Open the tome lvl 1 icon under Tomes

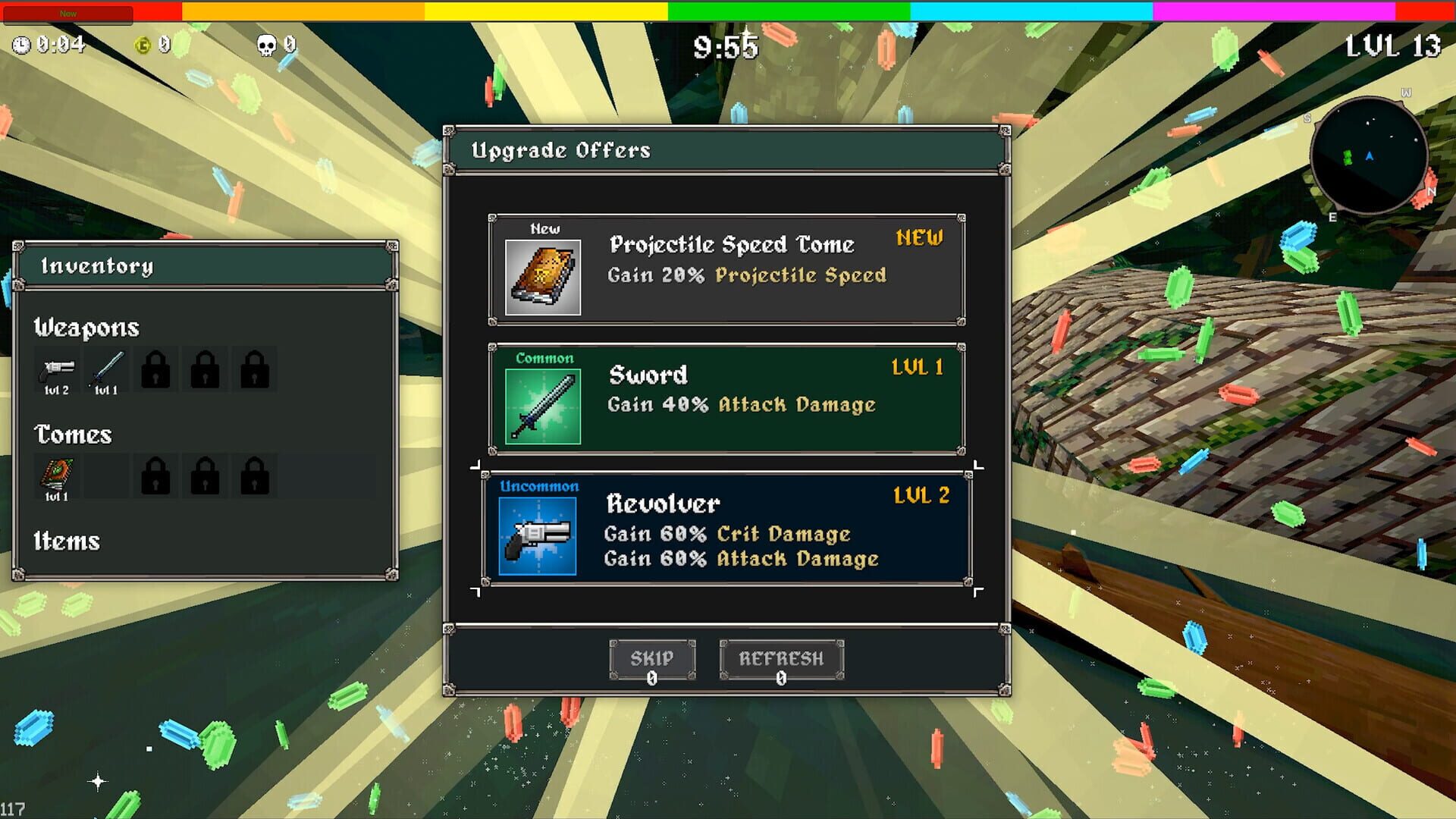click(57, 475)
